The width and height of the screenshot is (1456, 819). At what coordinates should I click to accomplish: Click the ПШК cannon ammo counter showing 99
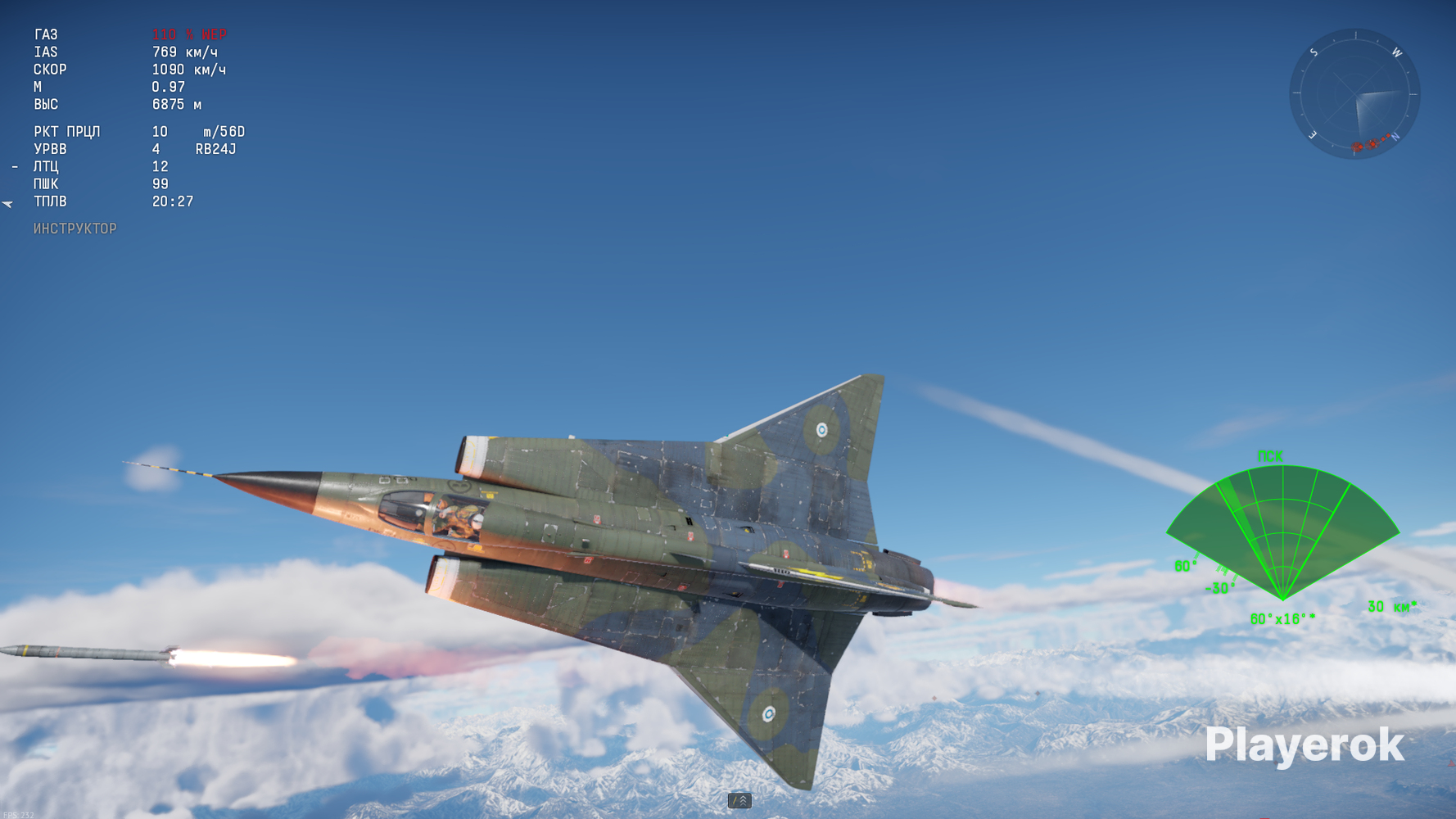pyautogui.click(x=123, y=183)
